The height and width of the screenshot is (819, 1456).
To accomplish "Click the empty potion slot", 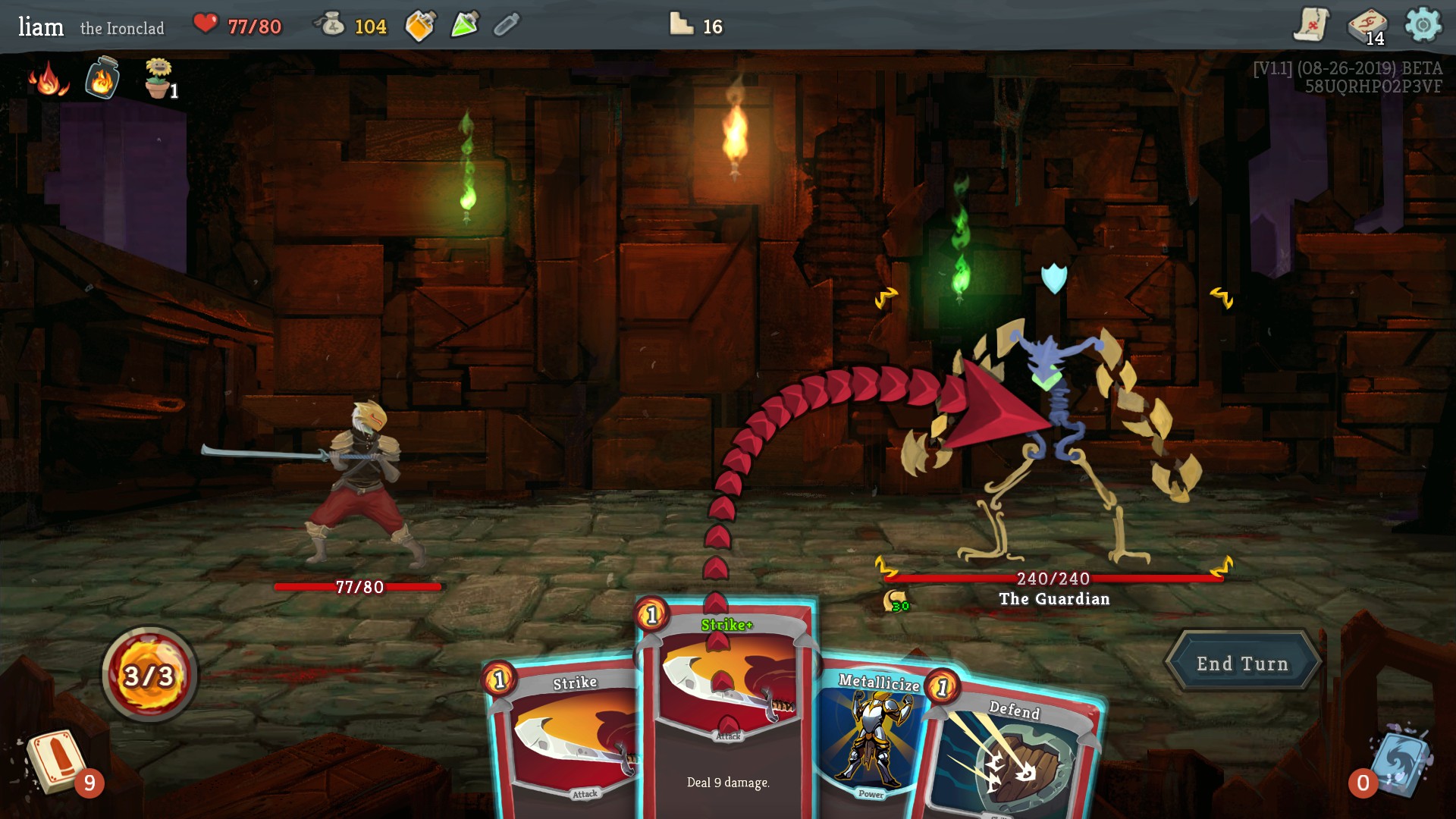I will coord(507,26).
